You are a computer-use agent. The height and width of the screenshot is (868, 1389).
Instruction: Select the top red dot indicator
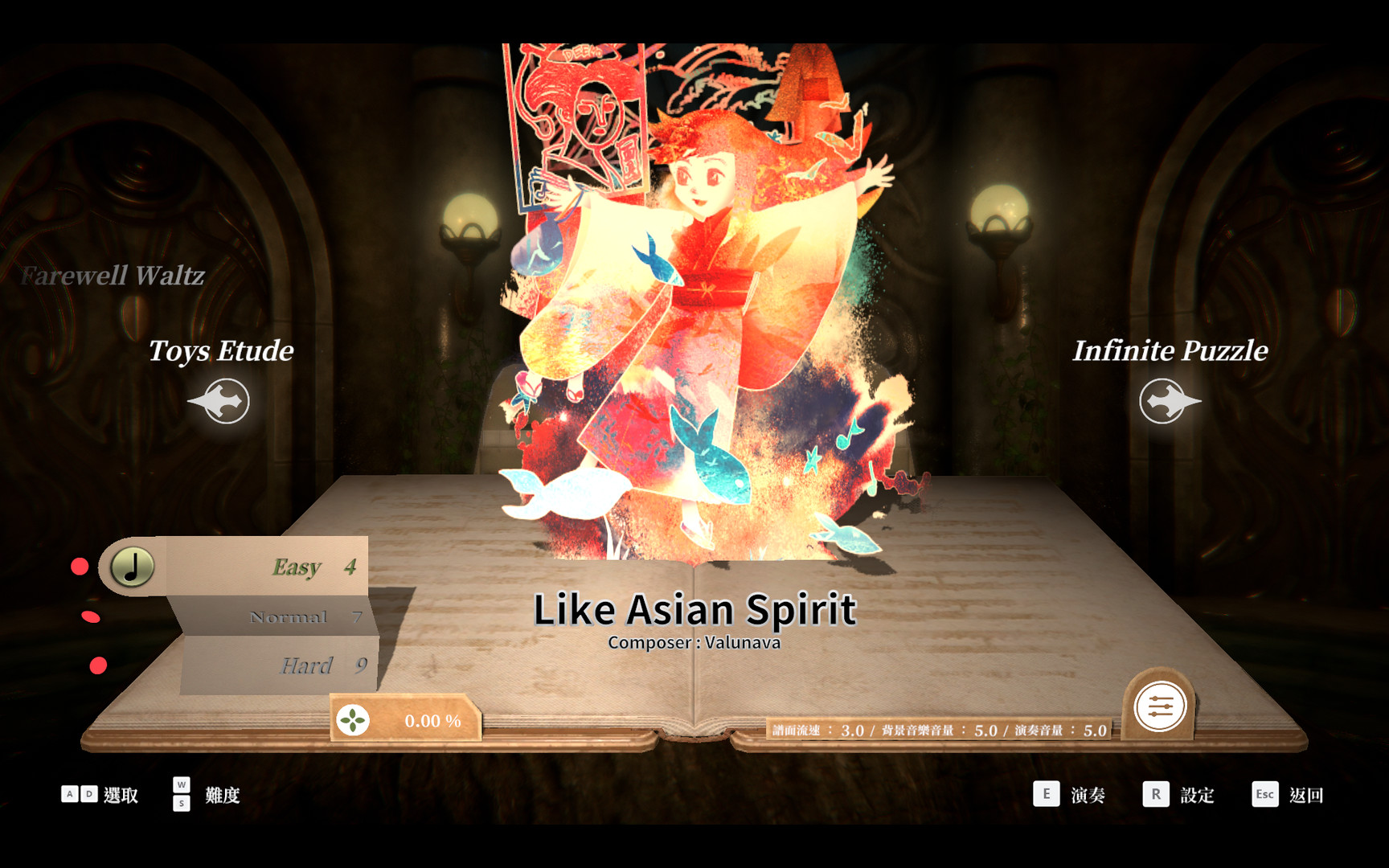click(79, 567)
